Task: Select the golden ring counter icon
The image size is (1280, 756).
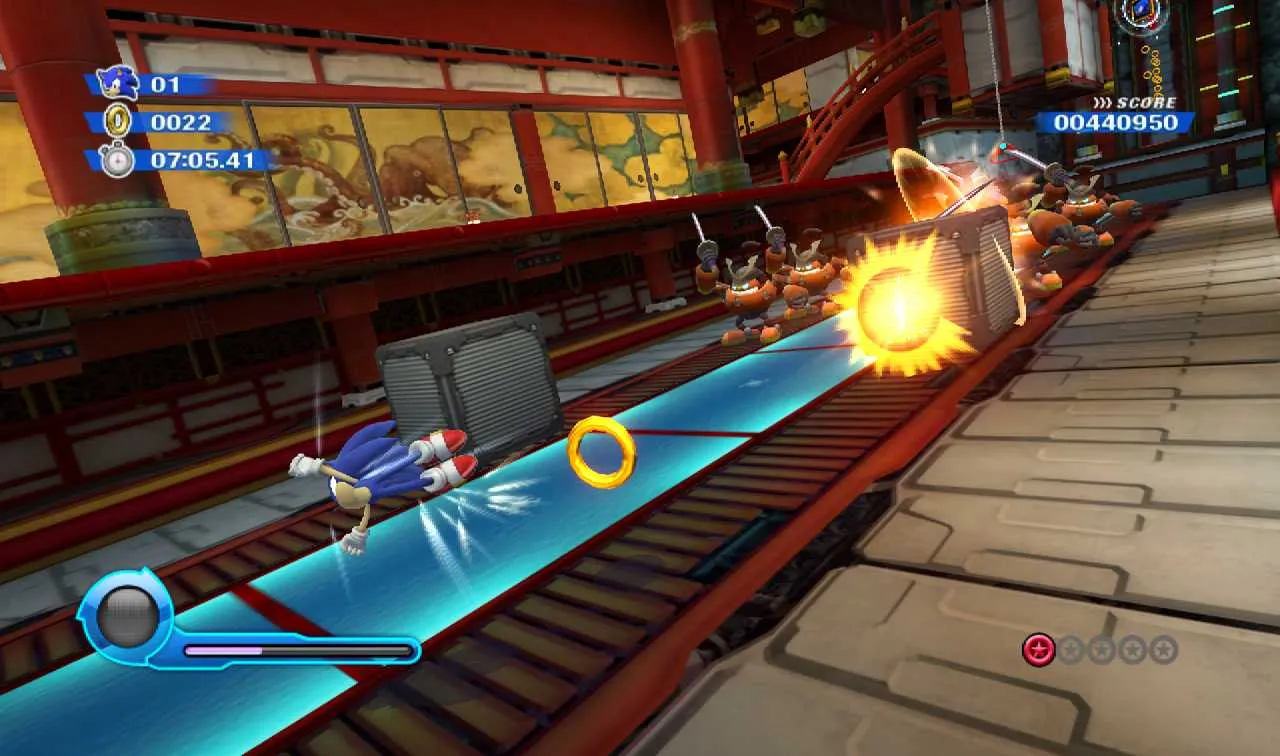Action: tap(120, 122)
